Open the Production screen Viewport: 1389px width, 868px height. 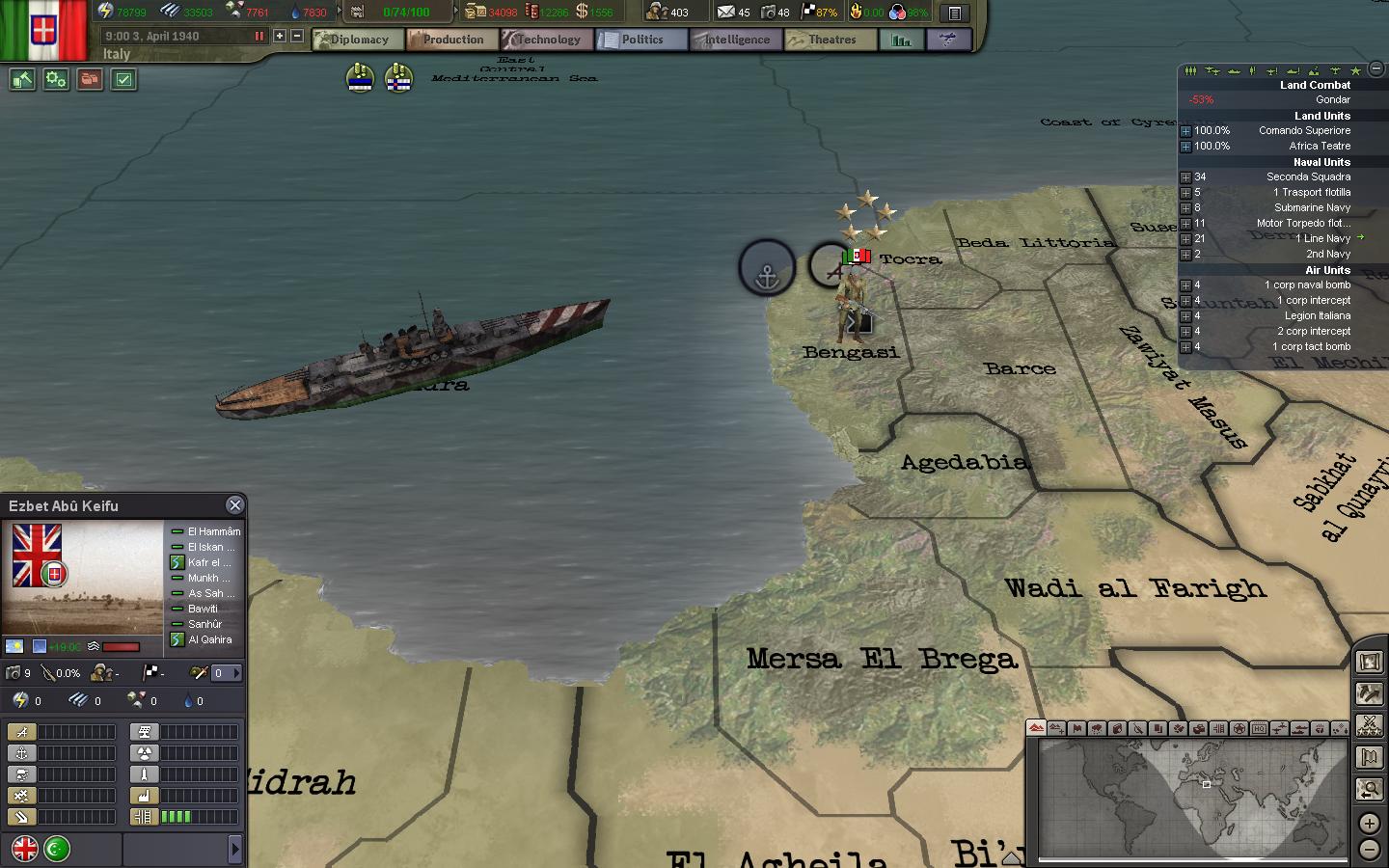452,40
